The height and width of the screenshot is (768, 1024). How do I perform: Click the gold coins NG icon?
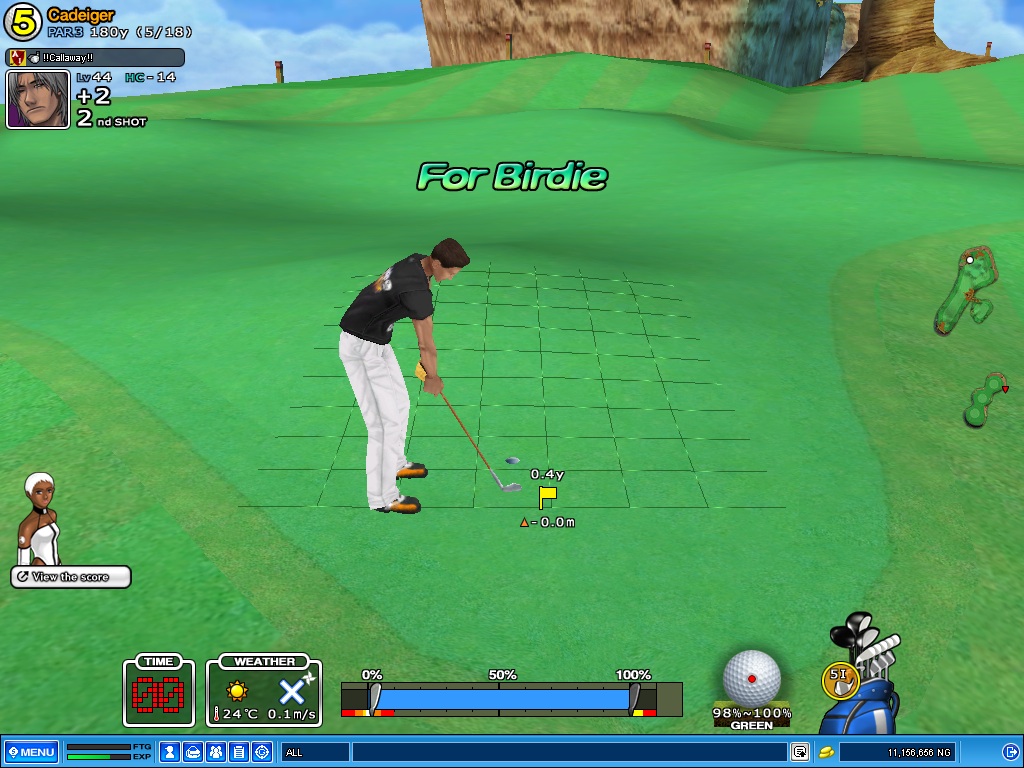click(827, 752)
